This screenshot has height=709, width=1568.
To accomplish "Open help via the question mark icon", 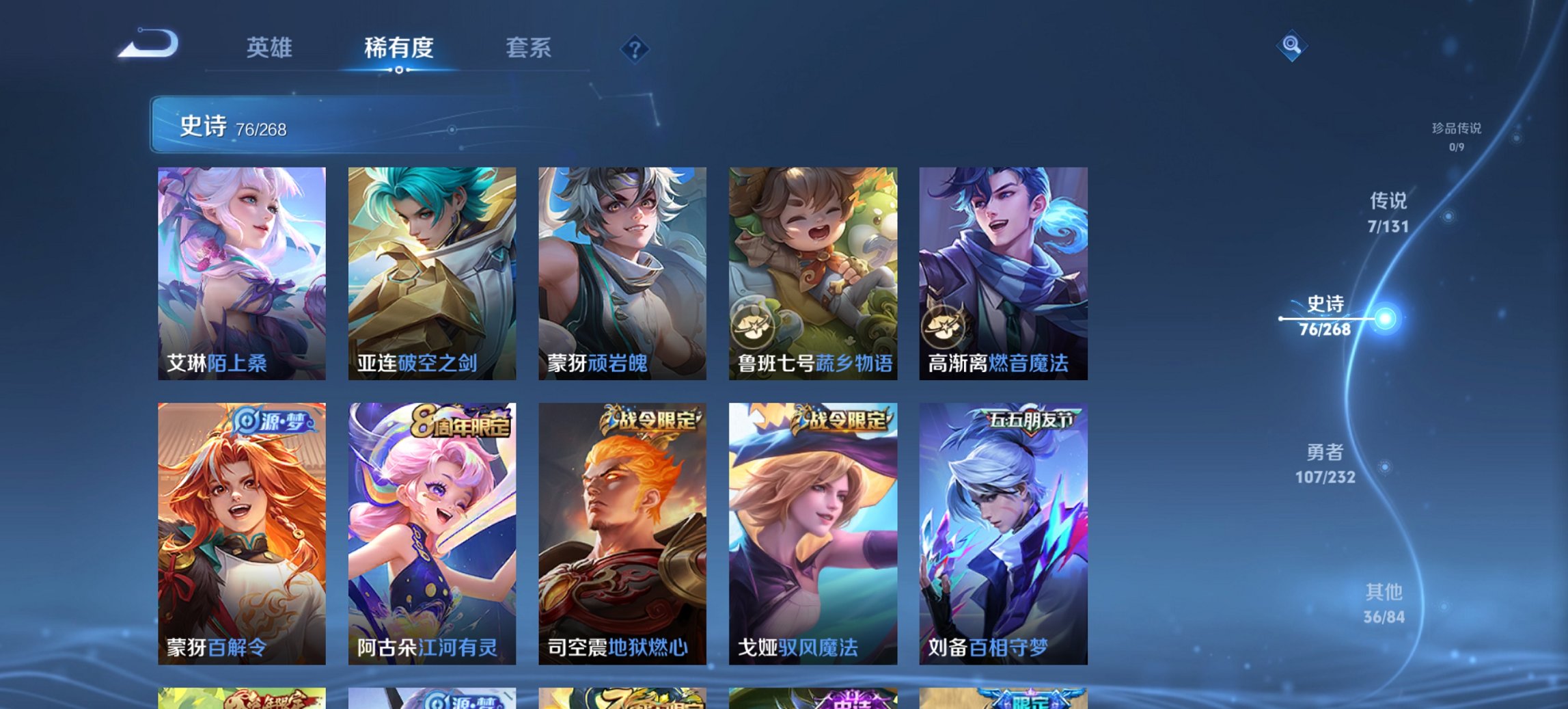I will tap(634, 48).
